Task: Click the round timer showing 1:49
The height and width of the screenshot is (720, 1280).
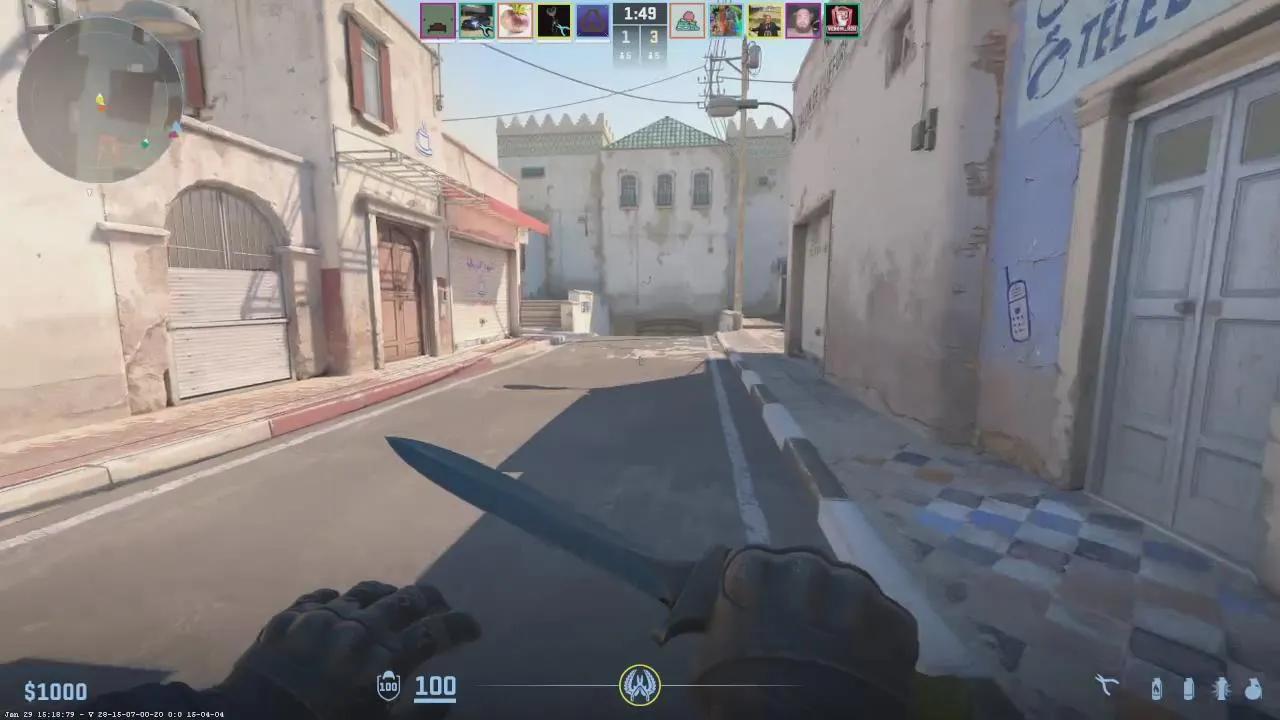Action: (638, 14)
